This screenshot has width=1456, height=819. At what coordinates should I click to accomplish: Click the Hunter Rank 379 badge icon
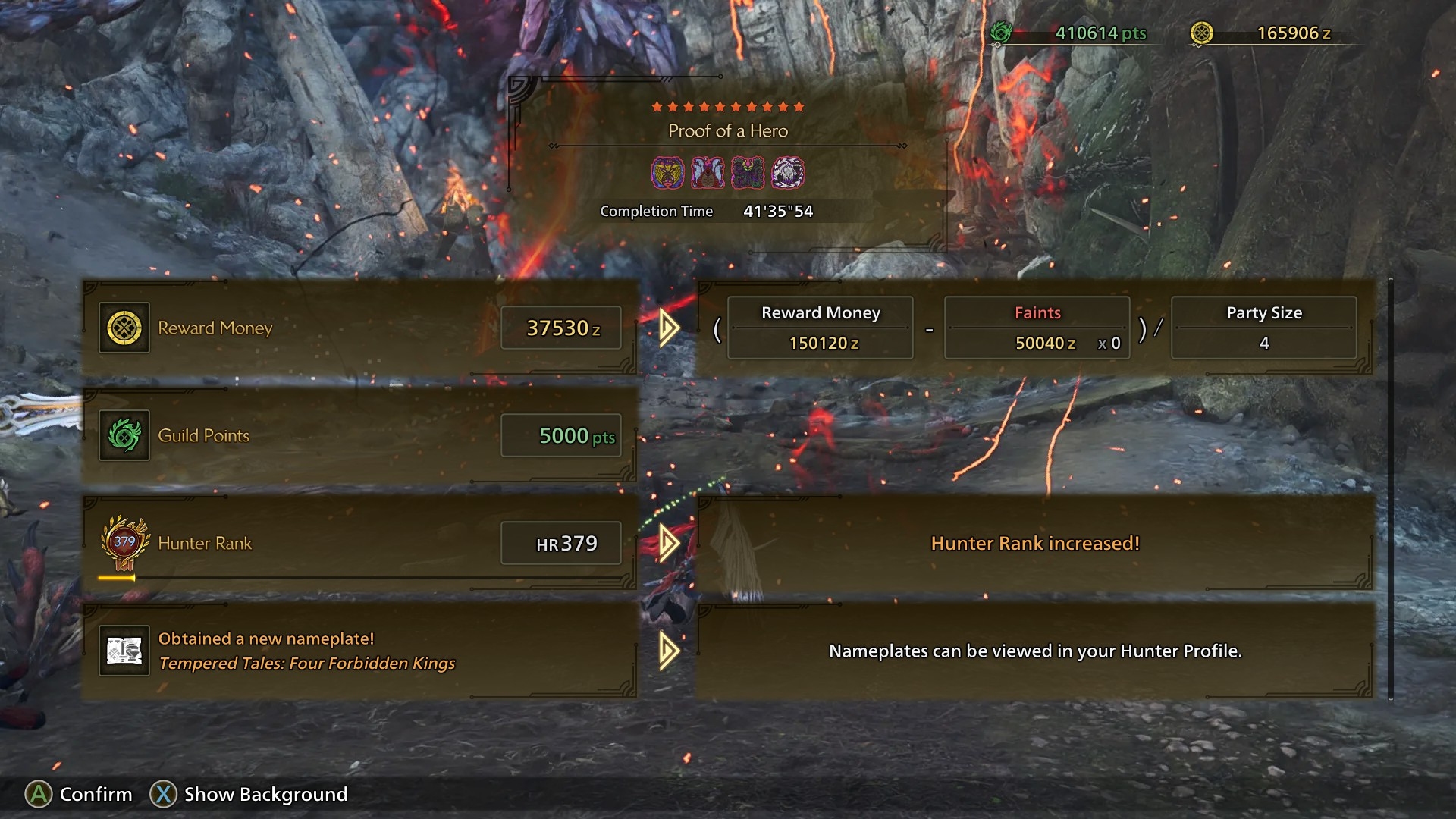124,543
